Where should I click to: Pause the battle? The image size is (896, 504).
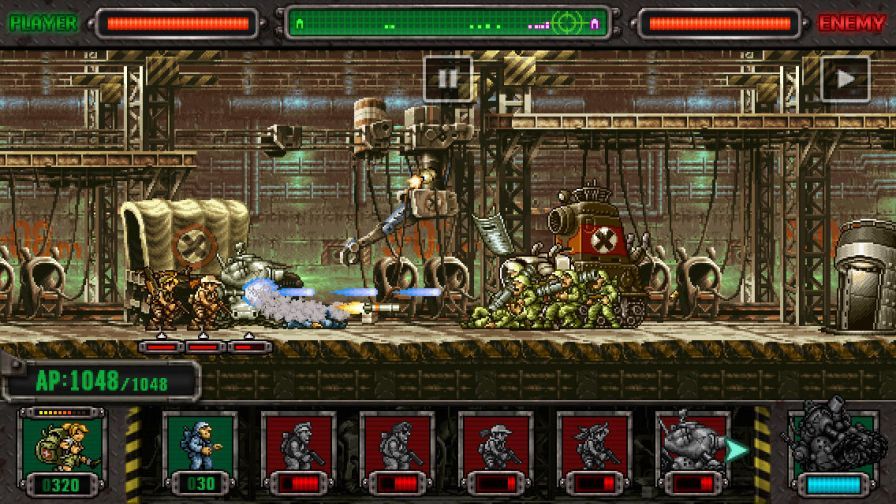(x=447, y=78)
